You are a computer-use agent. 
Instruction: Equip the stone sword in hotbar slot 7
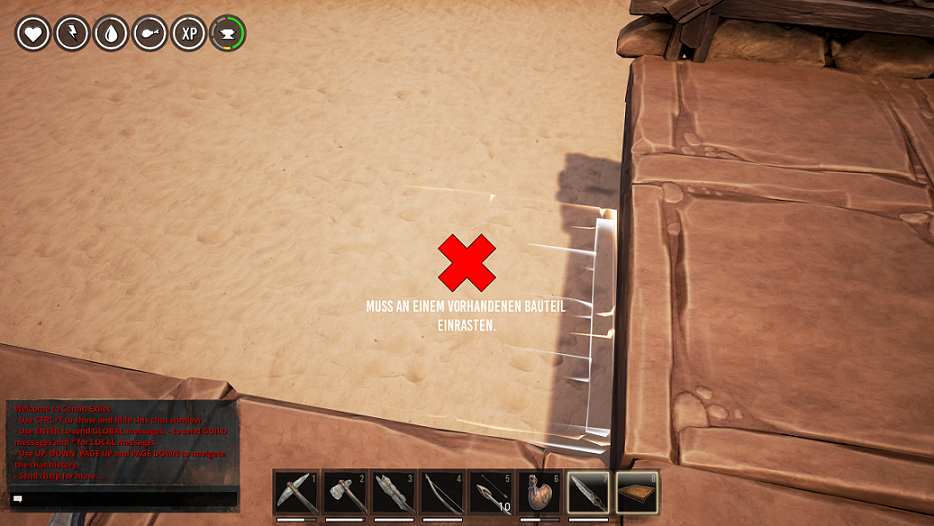[588, 493]
